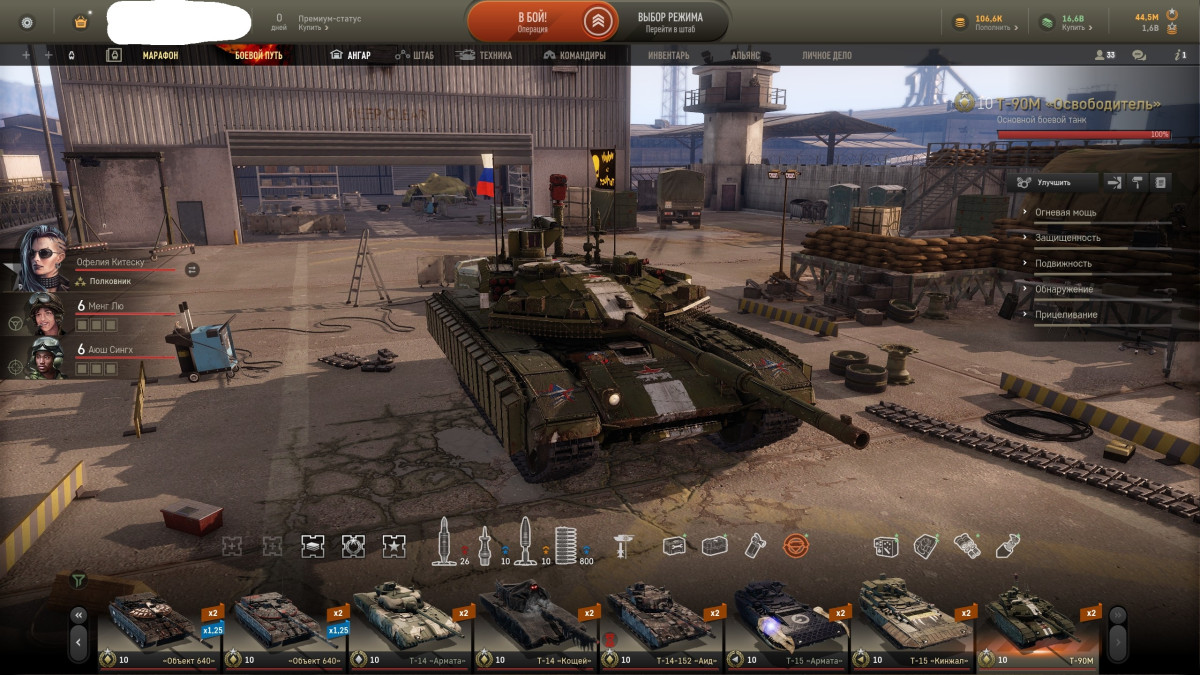Start battle with the «В БОЙ!» button
Screen dimensions: 1200x675
click(532, 22)
